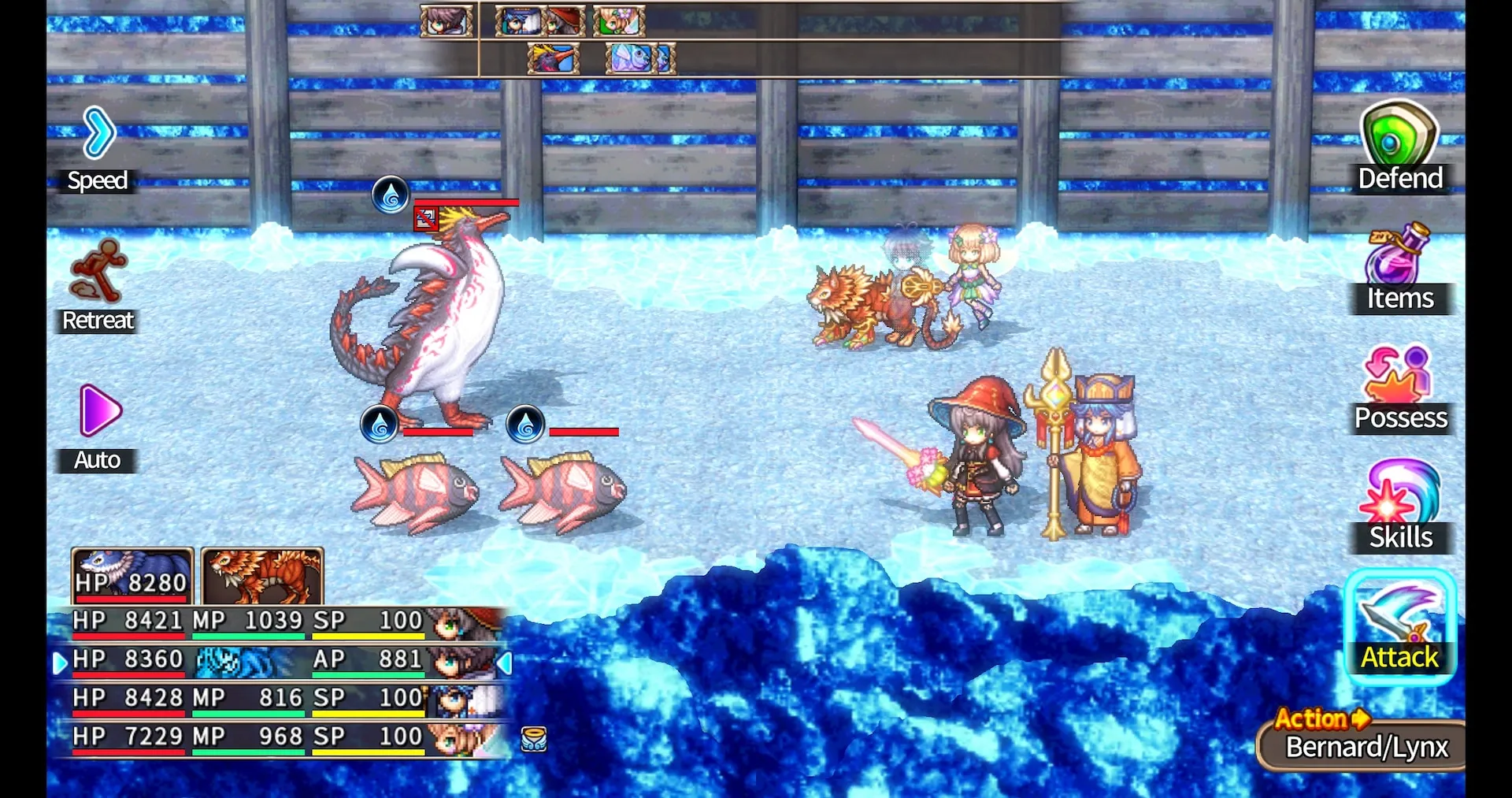
Task: Open the Items menu
Action: click(x=1400, y=268)
